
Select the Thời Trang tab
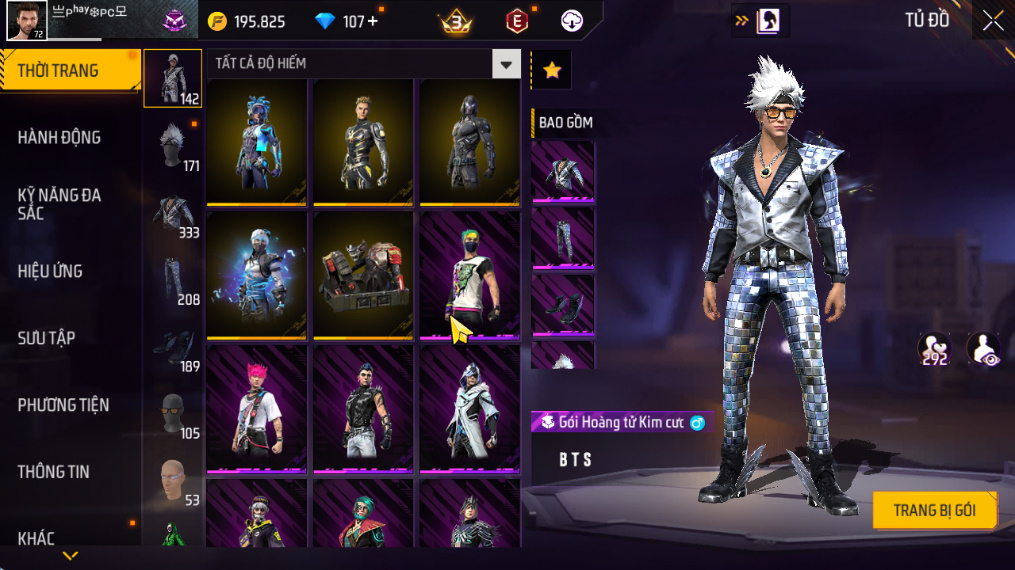click(68, 71)
